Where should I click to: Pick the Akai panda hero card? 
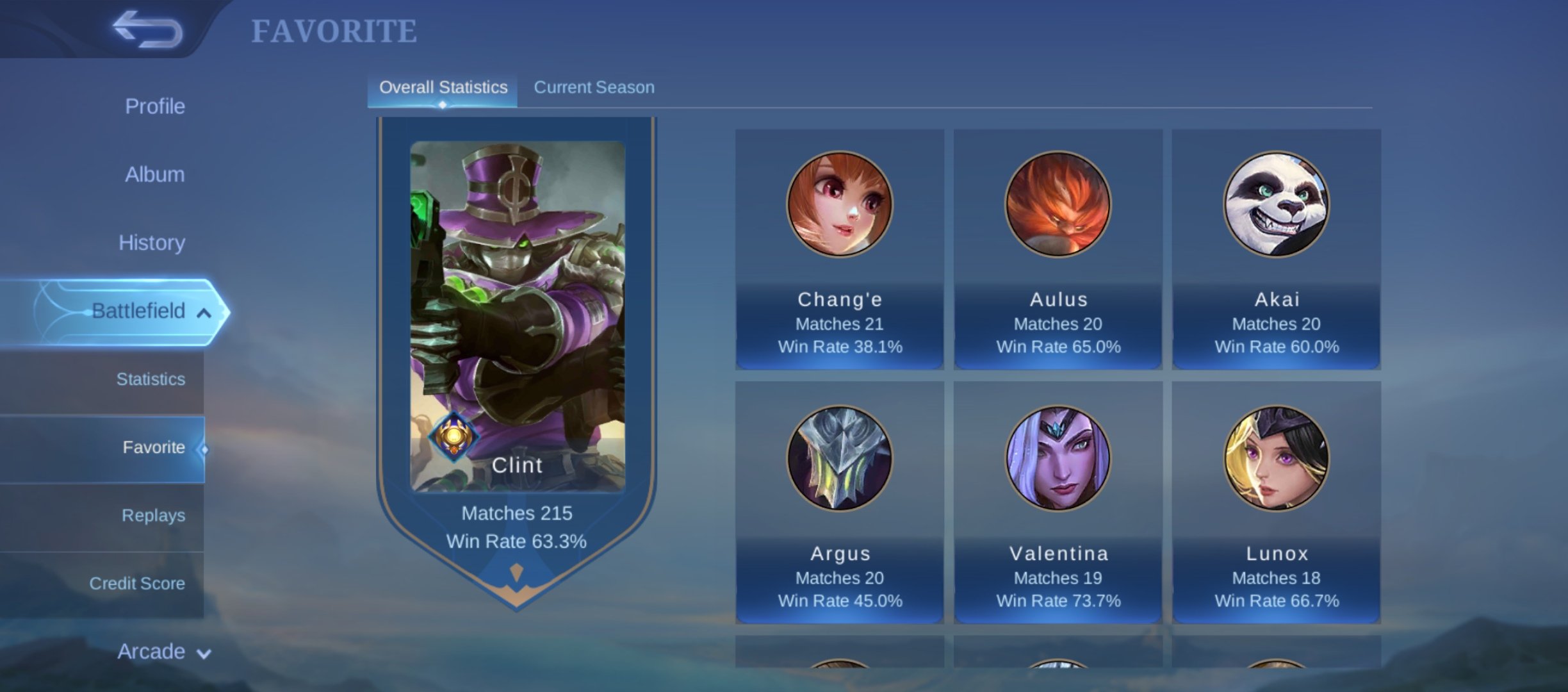1276,249
